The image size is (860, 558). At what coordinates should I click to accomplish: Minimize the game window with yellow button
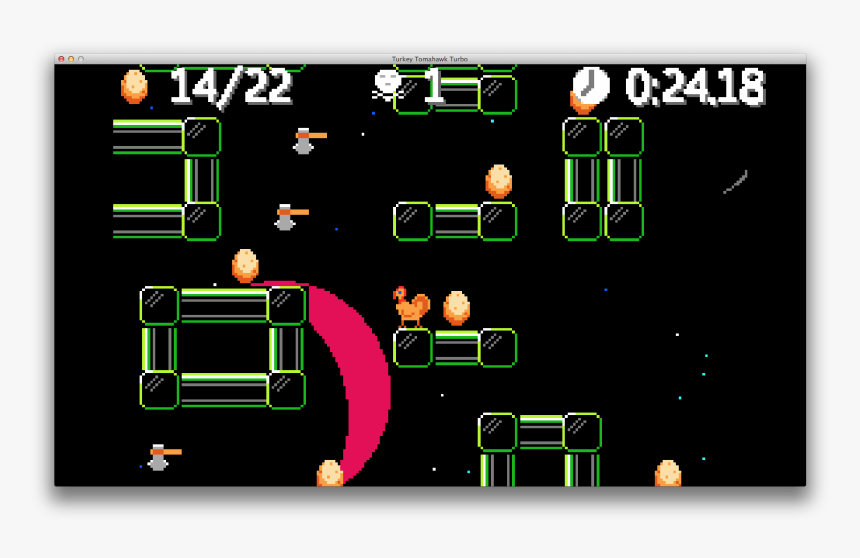point(71,59)
